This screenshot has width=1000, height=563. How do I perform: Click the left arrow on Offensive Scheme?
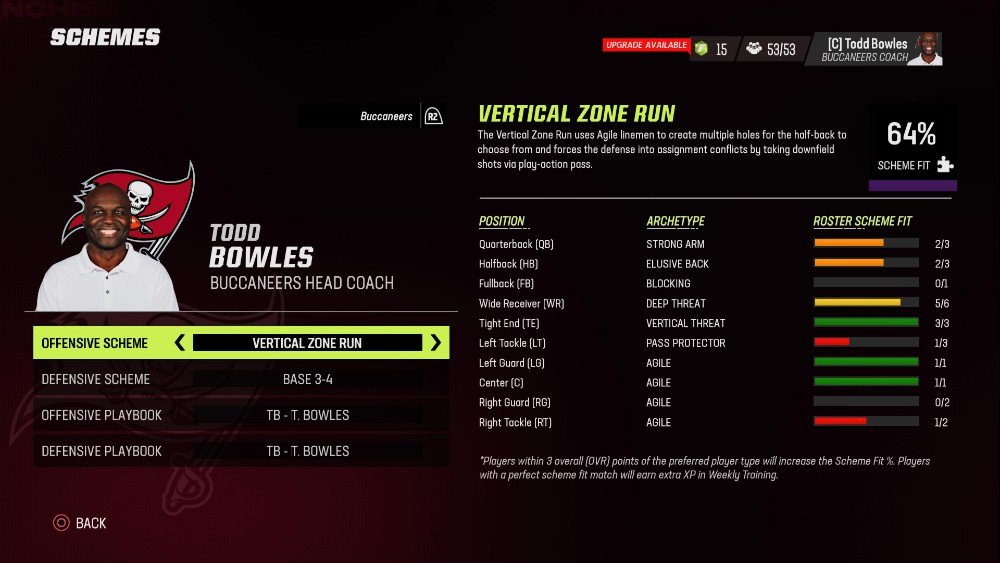click(x=180, y=343)
